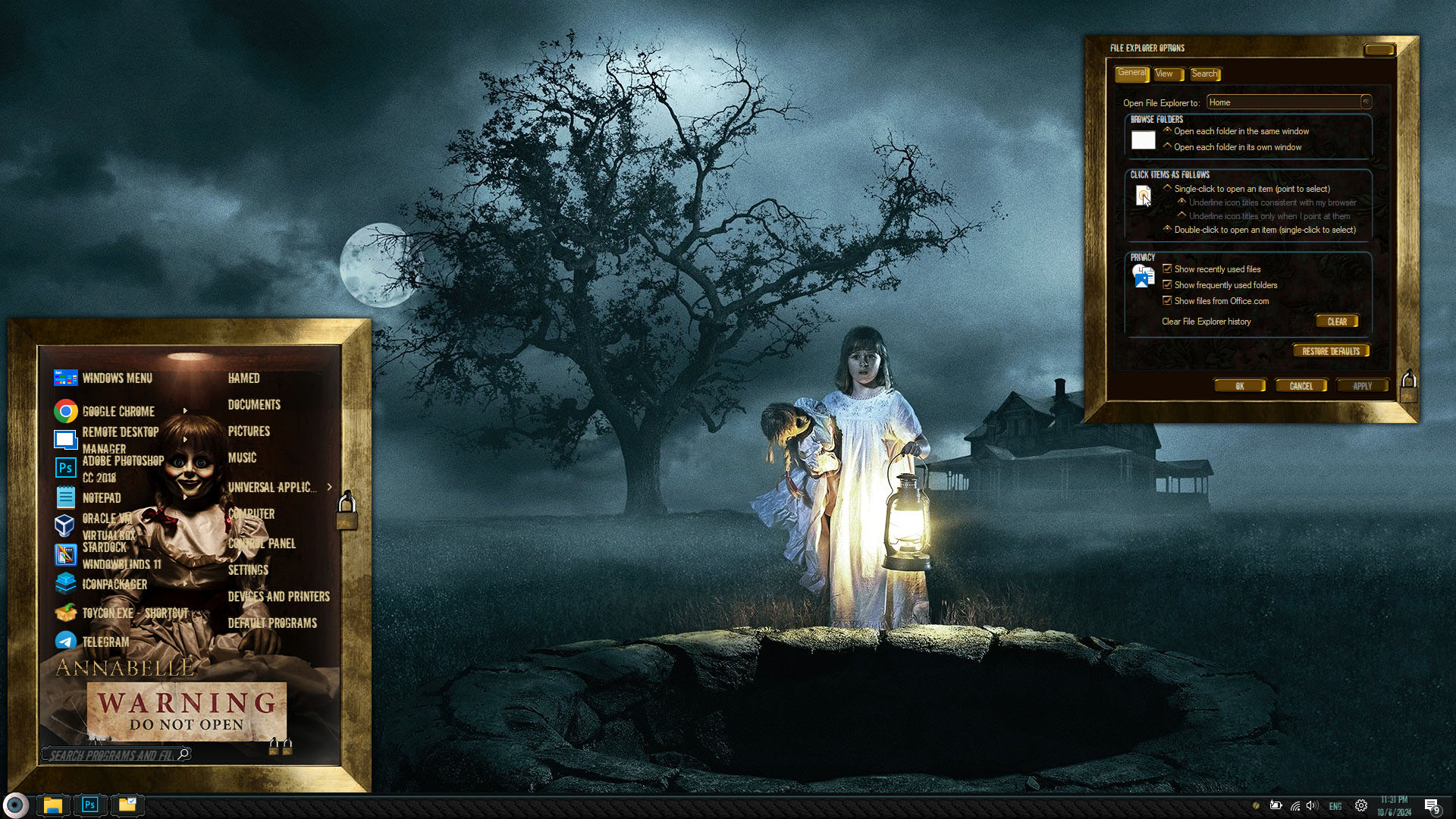Open the 'Open File Explorer to' dropdown

1366,102
